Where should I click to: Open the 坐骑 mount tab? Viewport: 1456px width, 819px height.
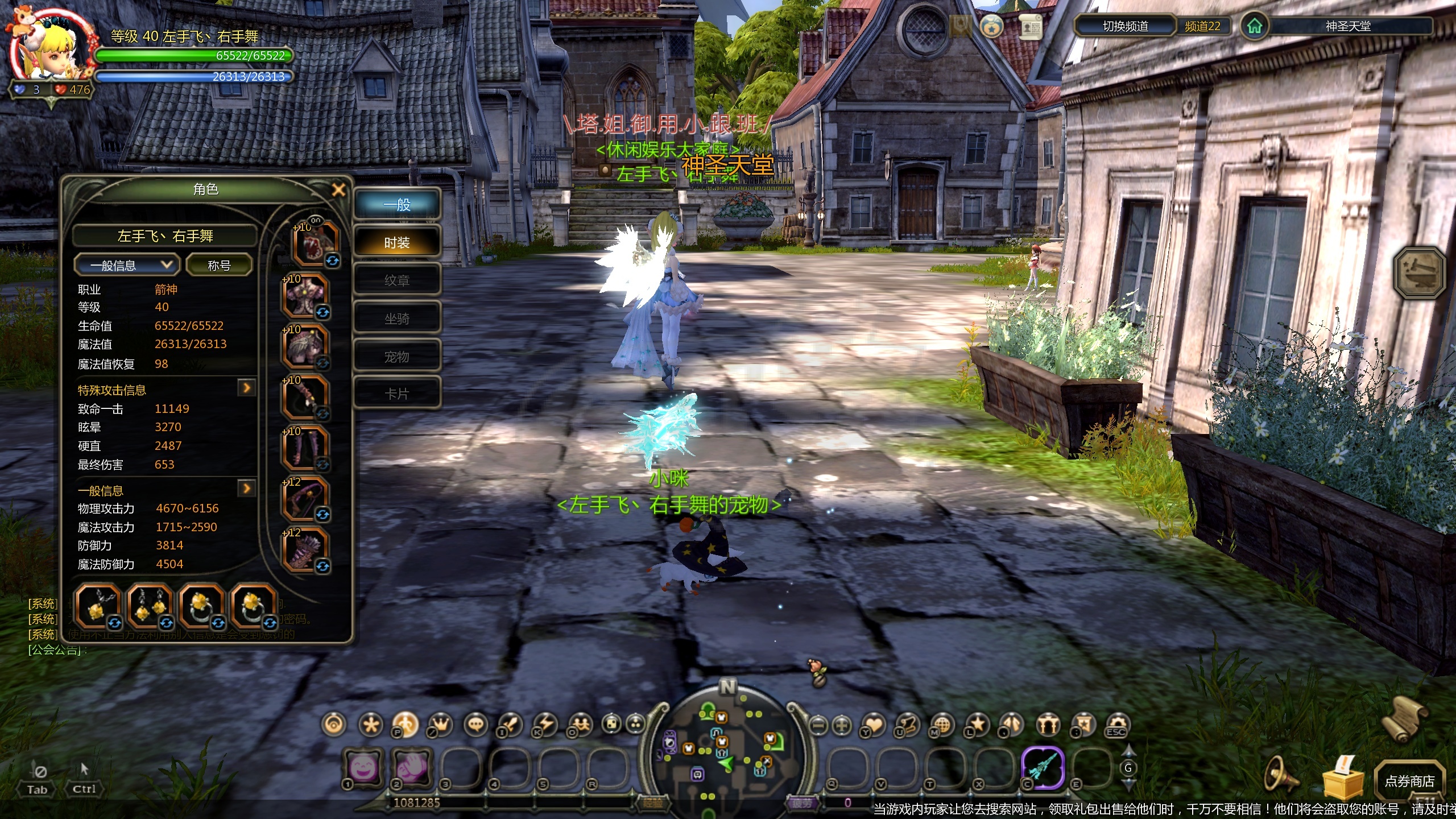click(x=397, y=318)
